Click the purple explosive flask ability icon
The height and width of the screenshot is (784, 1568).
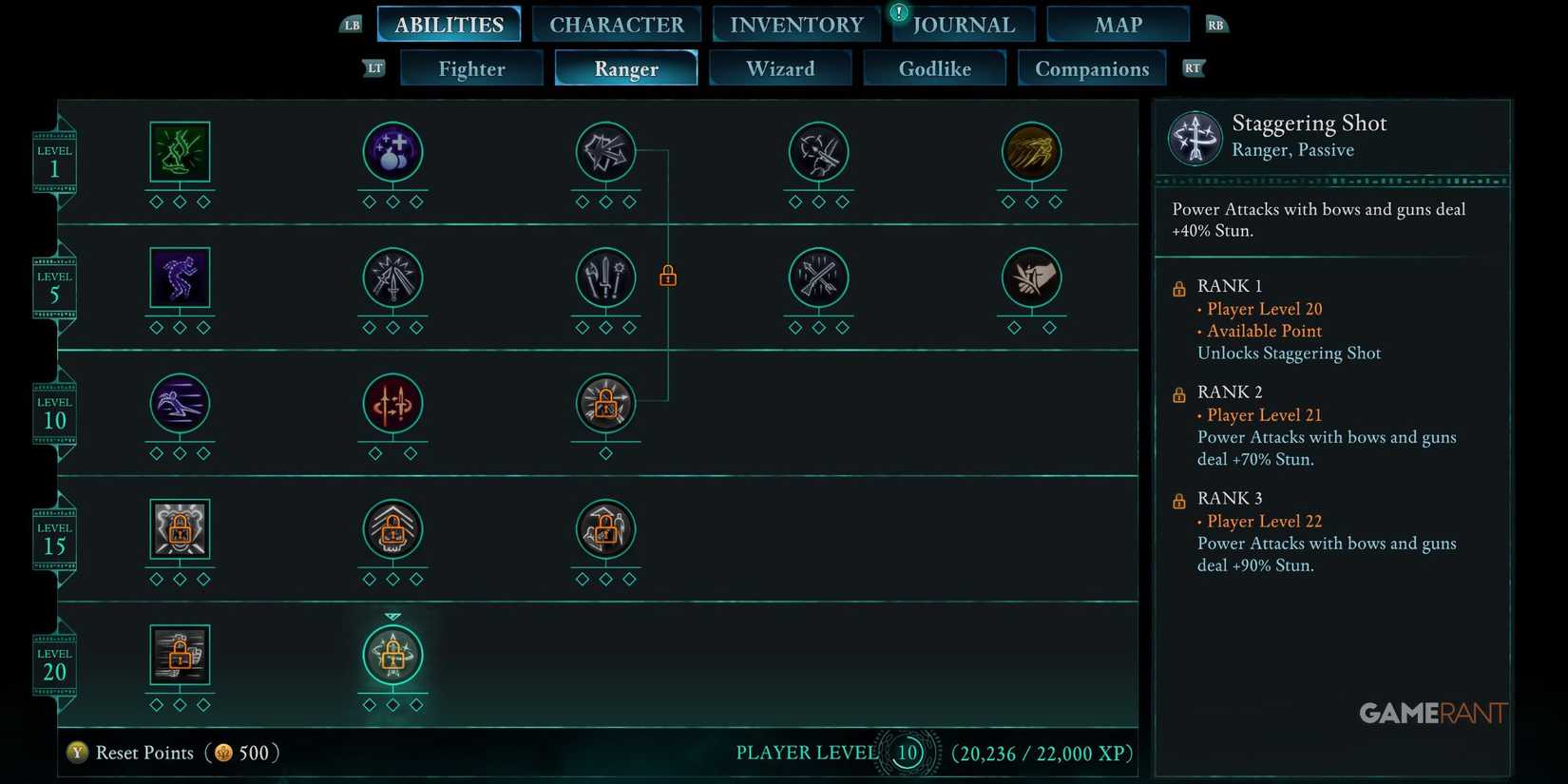point(392,152)
